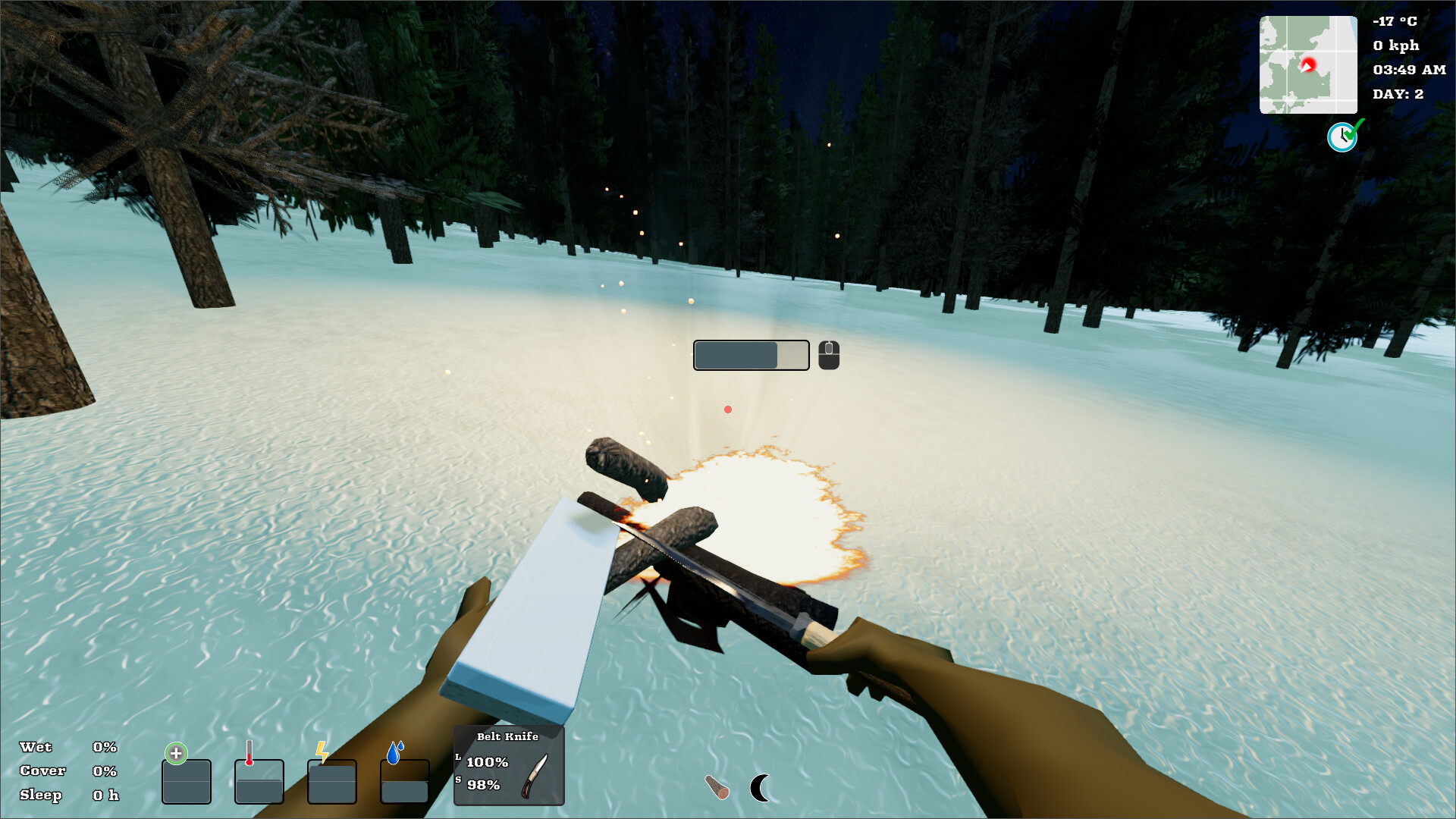The height and width of the screenshot is (819, 1456).
Task: Click the red player marker on the minimap
Action: coord(1307,64)
